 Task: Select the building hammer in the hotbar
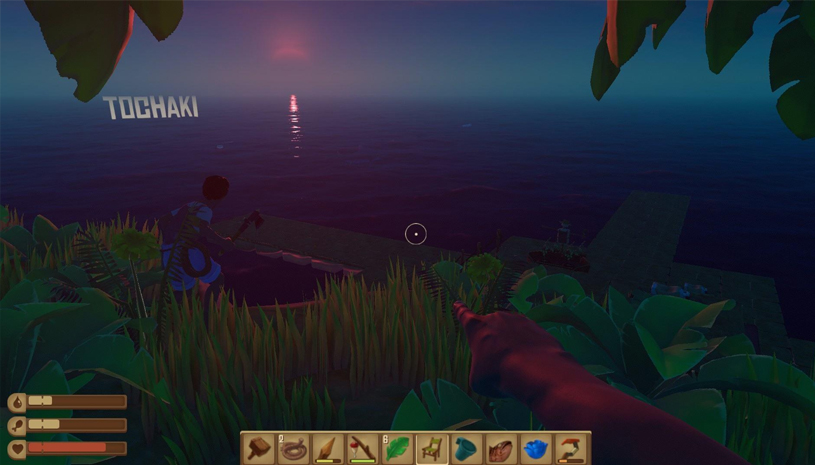[x=260, y=448]
